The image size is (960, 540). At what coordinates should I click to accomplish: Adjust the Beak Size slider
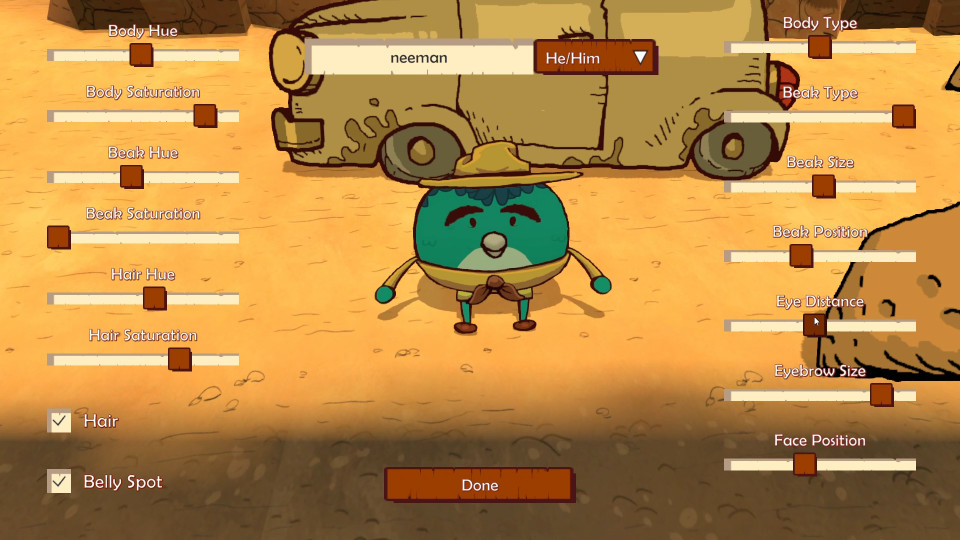(823, 186)
